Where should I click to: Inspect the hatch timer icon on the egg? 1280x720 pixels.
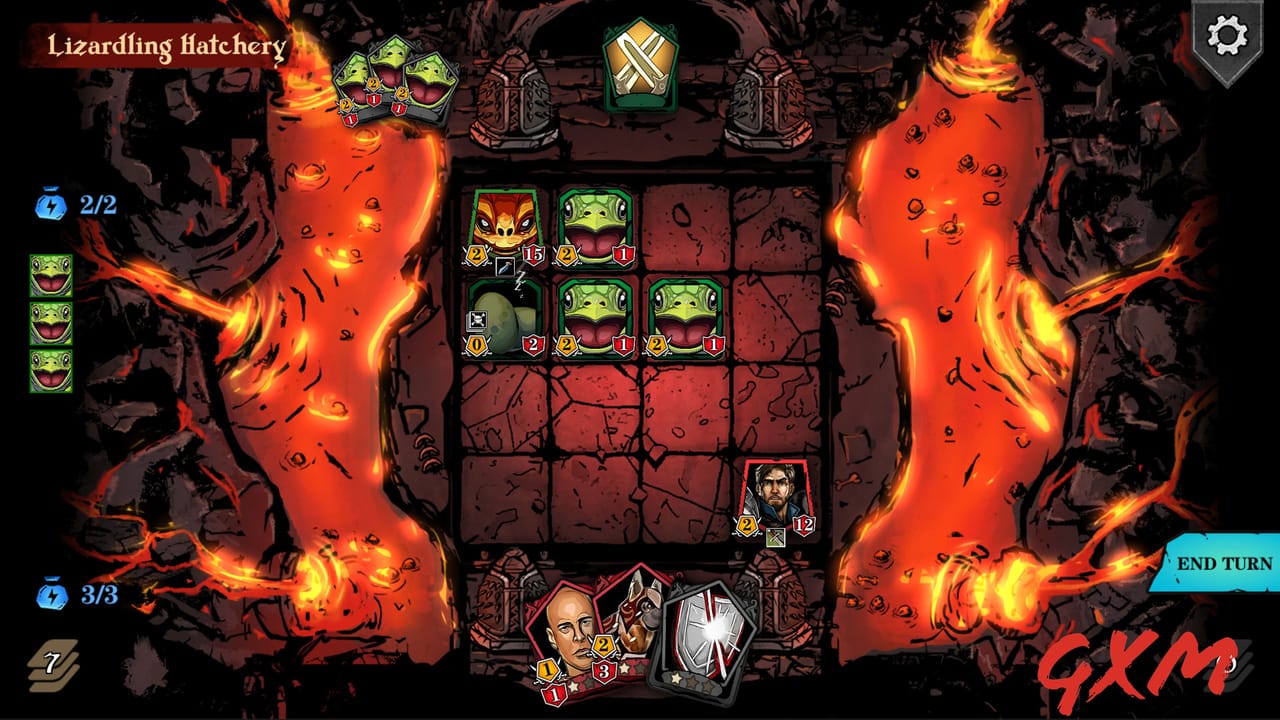click(477, 318)
